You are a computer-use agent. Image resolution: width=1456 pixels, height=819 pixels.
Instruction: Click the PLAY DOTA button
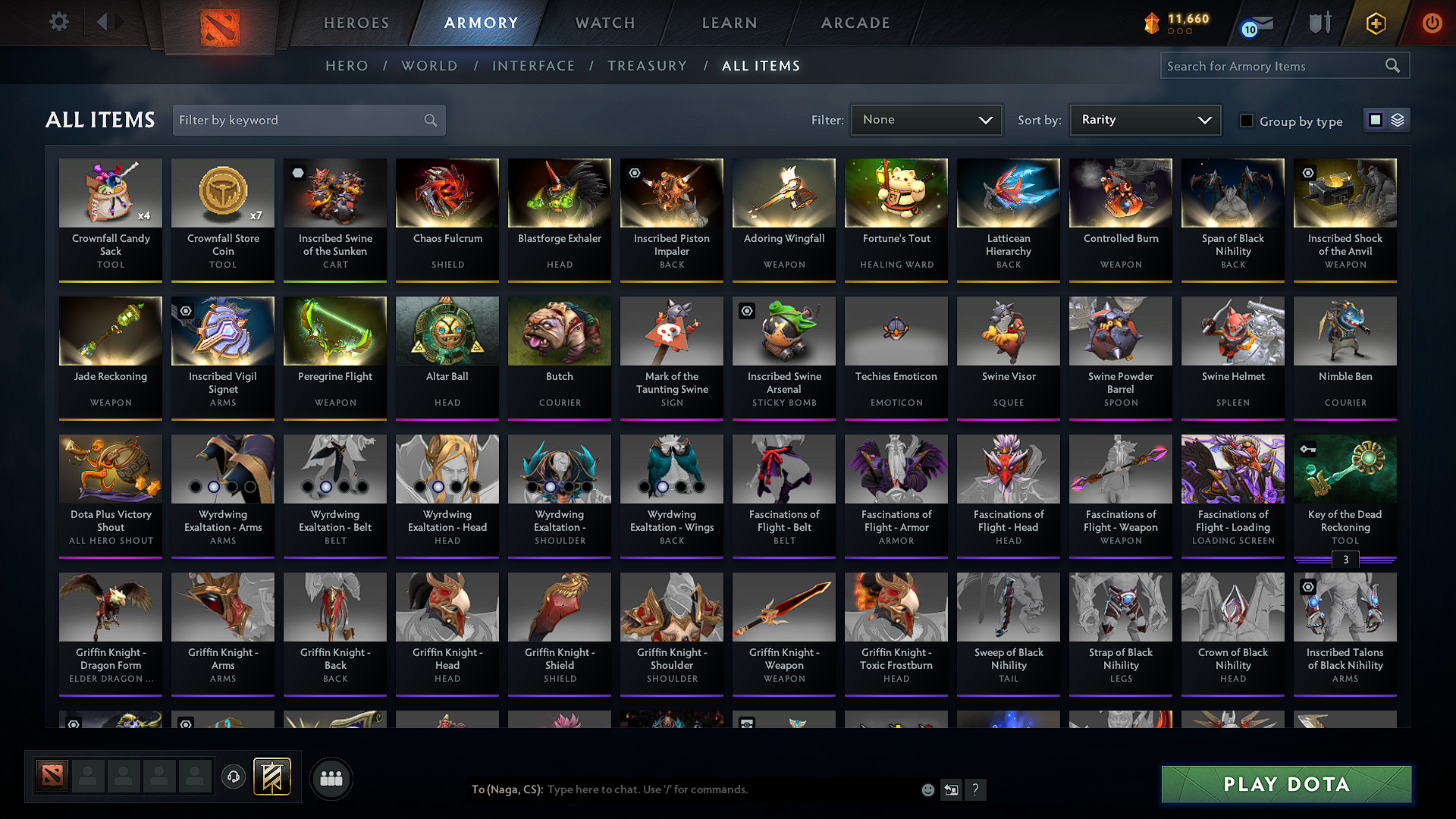1285,785
